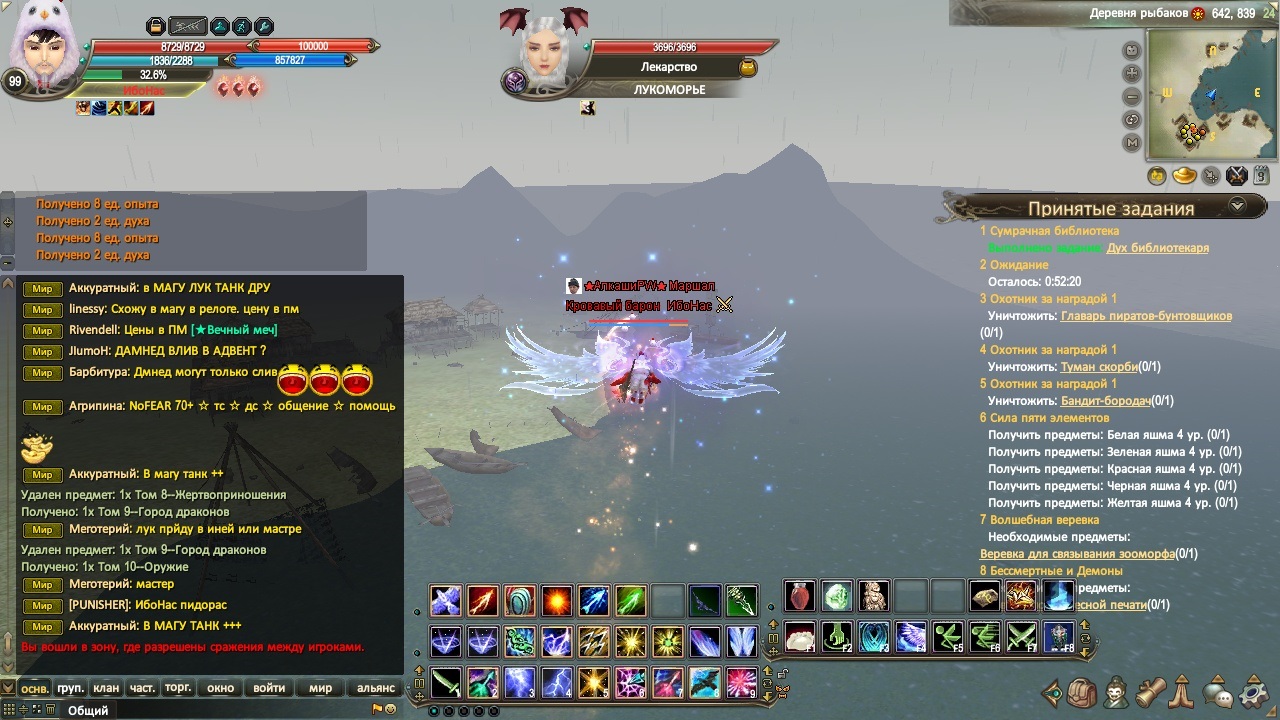Switch chat to the «мир» tab

click(x=320, y=688)
